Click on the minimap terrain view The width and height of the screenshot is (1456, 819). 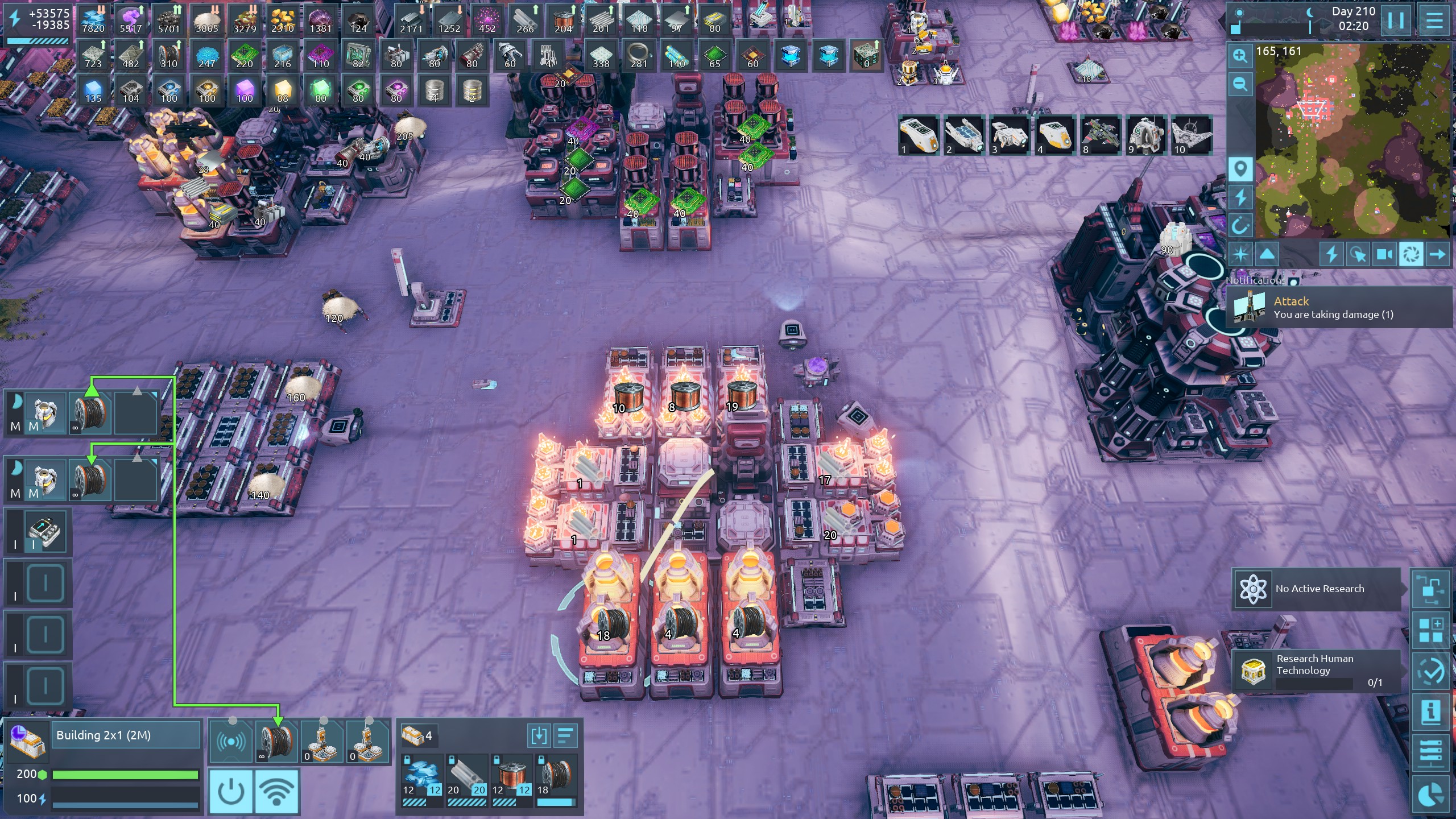(x=1352, y=142)
